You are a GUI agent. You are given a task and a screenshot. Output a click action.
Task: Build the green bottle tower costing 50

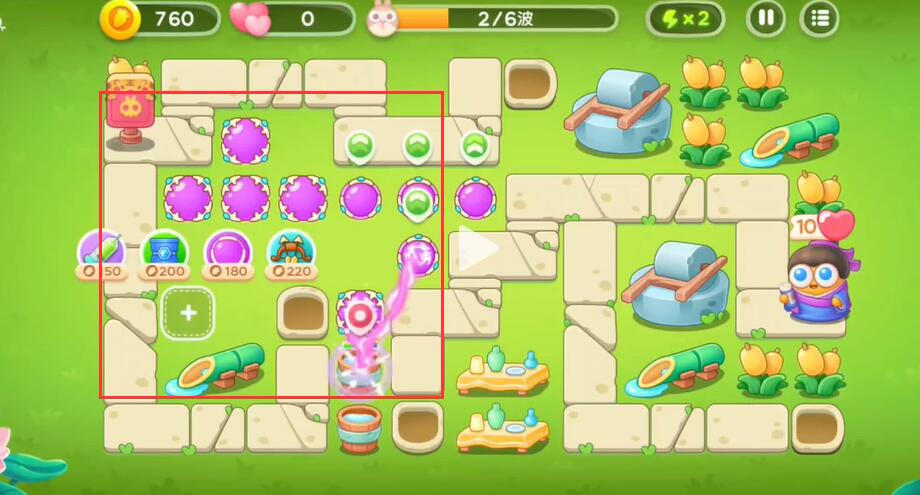click(102, 252)
